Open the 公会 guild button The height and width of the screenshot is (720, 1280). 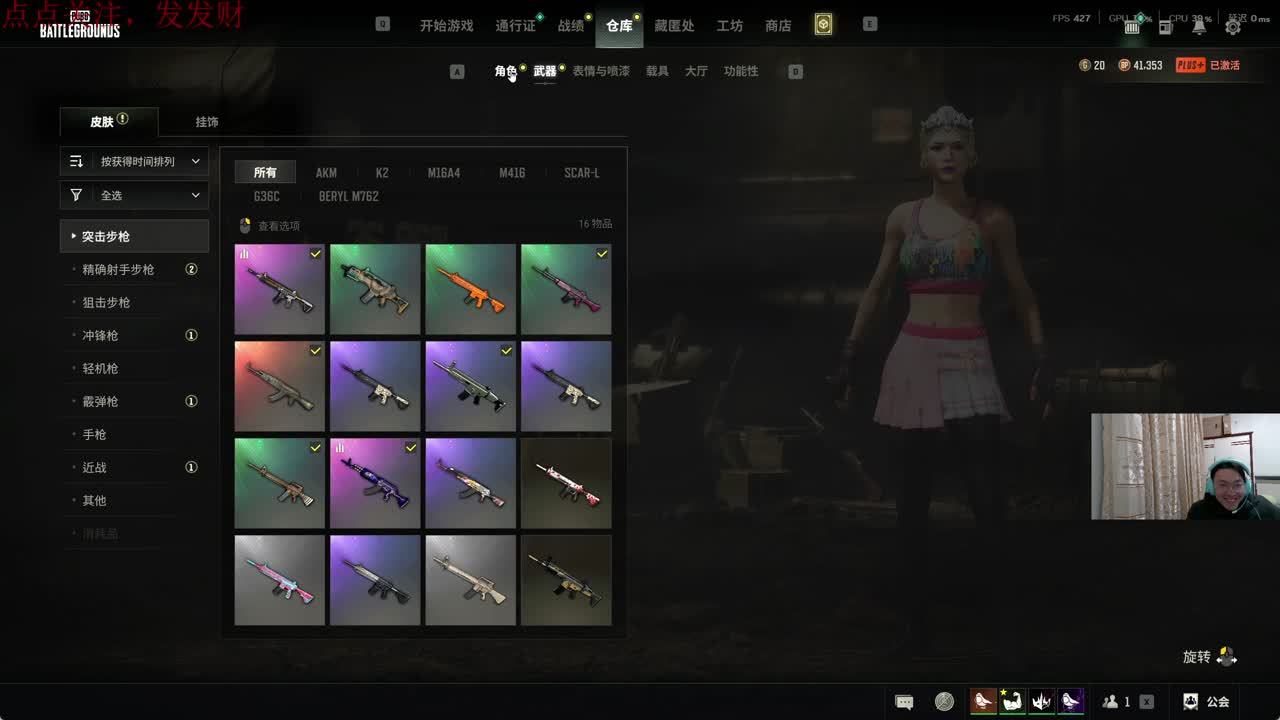[1206, 702]
